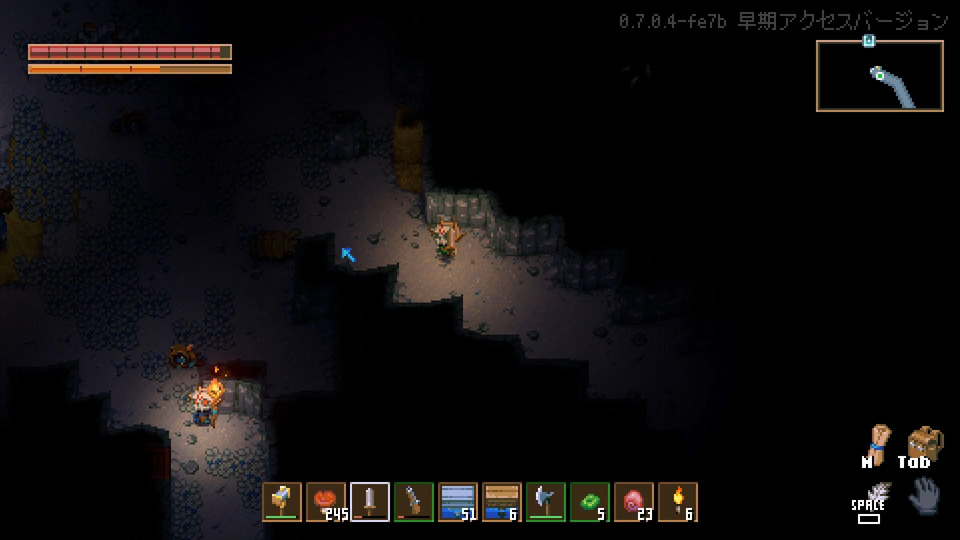Image resolution: width=960 pixels, height=540 pixels.
Task: Select the torch hotbar slot
Action: pyautogui.click(x=678, y=502)
